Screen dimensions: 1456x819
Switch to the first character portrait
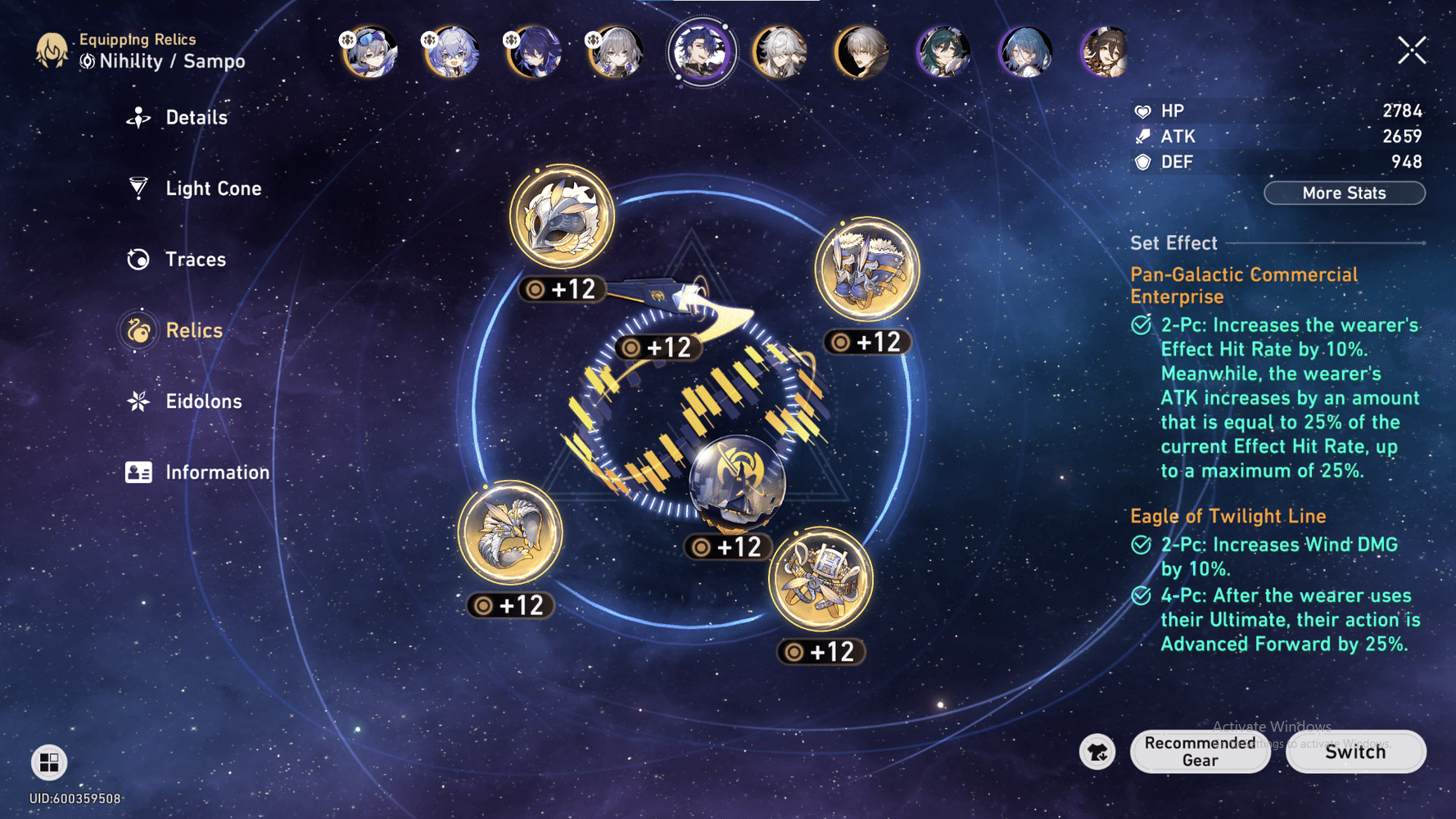click(x=370, y=52)
